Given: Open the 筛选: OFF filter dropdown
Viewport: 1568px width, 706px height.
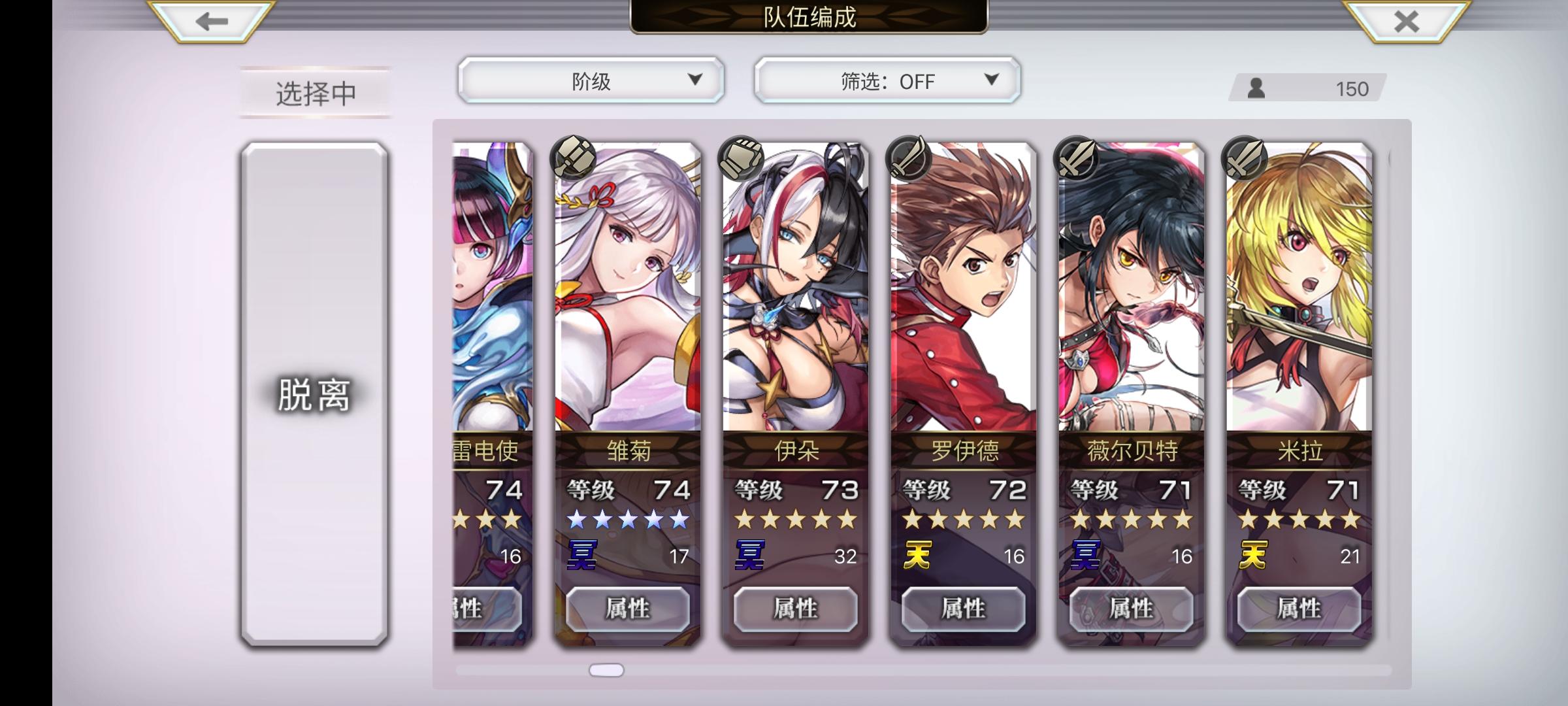Looking at the screenshot, I should pos(887,80).
